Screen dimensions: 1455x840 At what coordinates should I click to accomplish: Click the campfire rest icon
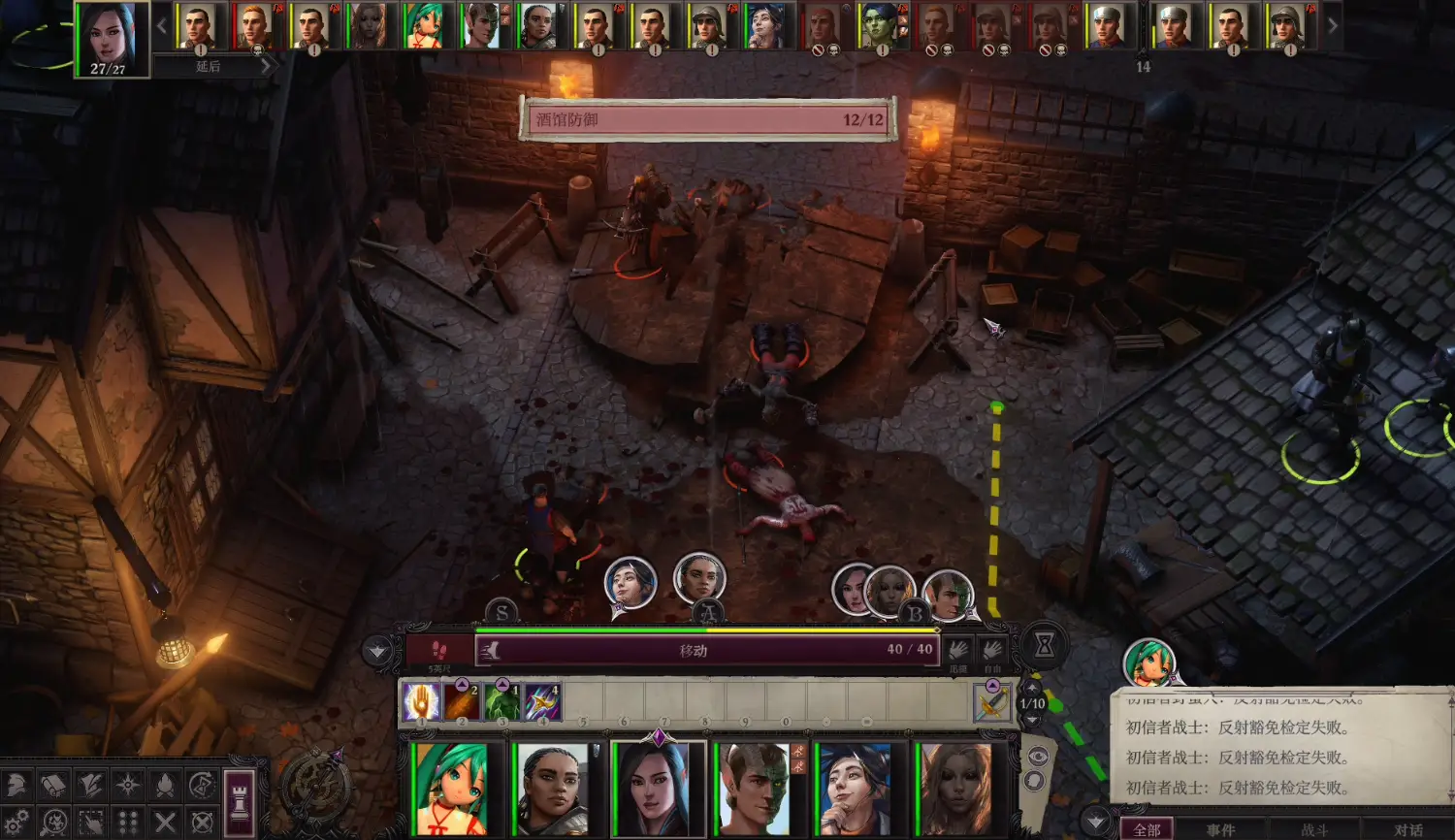pyautogui.click(x=165, y=785)
